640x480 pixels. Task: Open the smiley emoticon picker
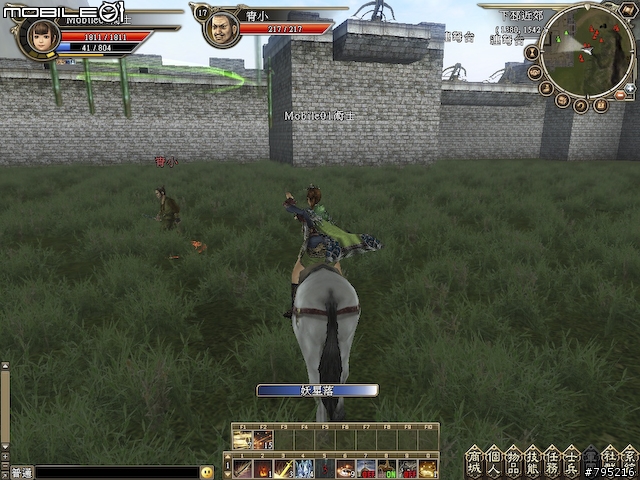point(207,472)
